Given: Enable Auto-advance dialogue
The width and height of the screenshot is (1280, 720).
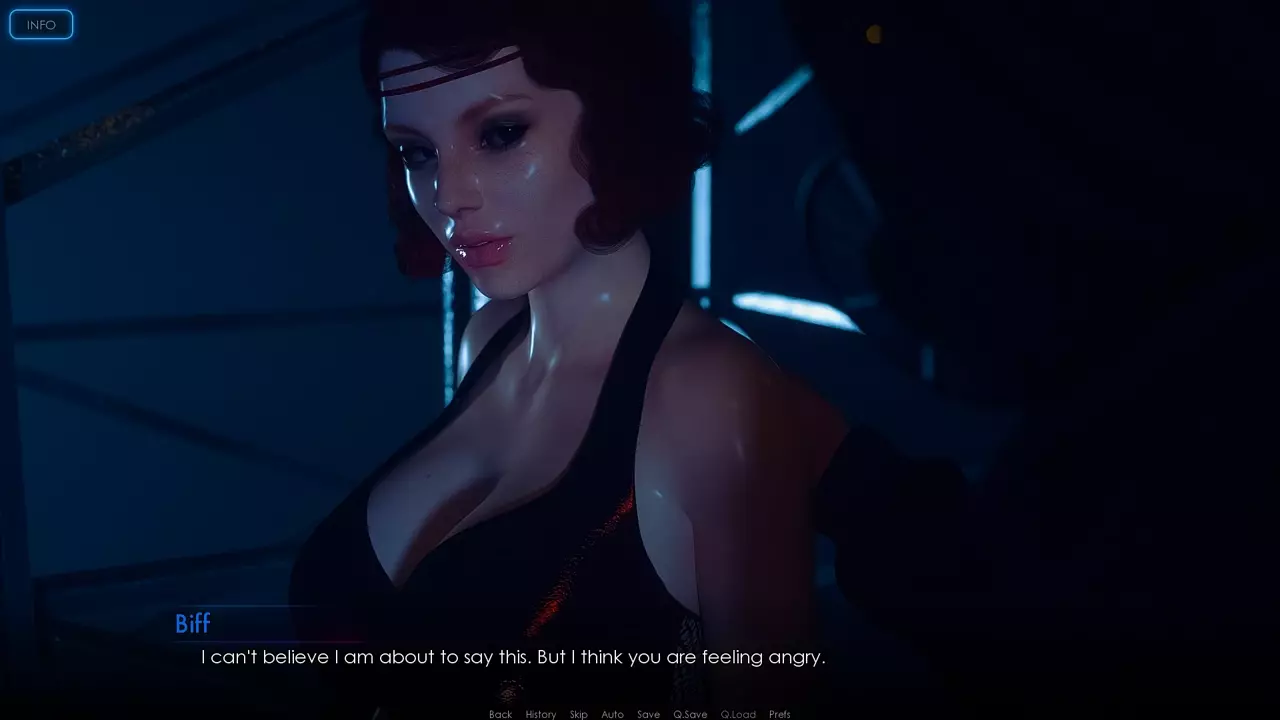Looking at the screenshot, I should click(612, 714).
